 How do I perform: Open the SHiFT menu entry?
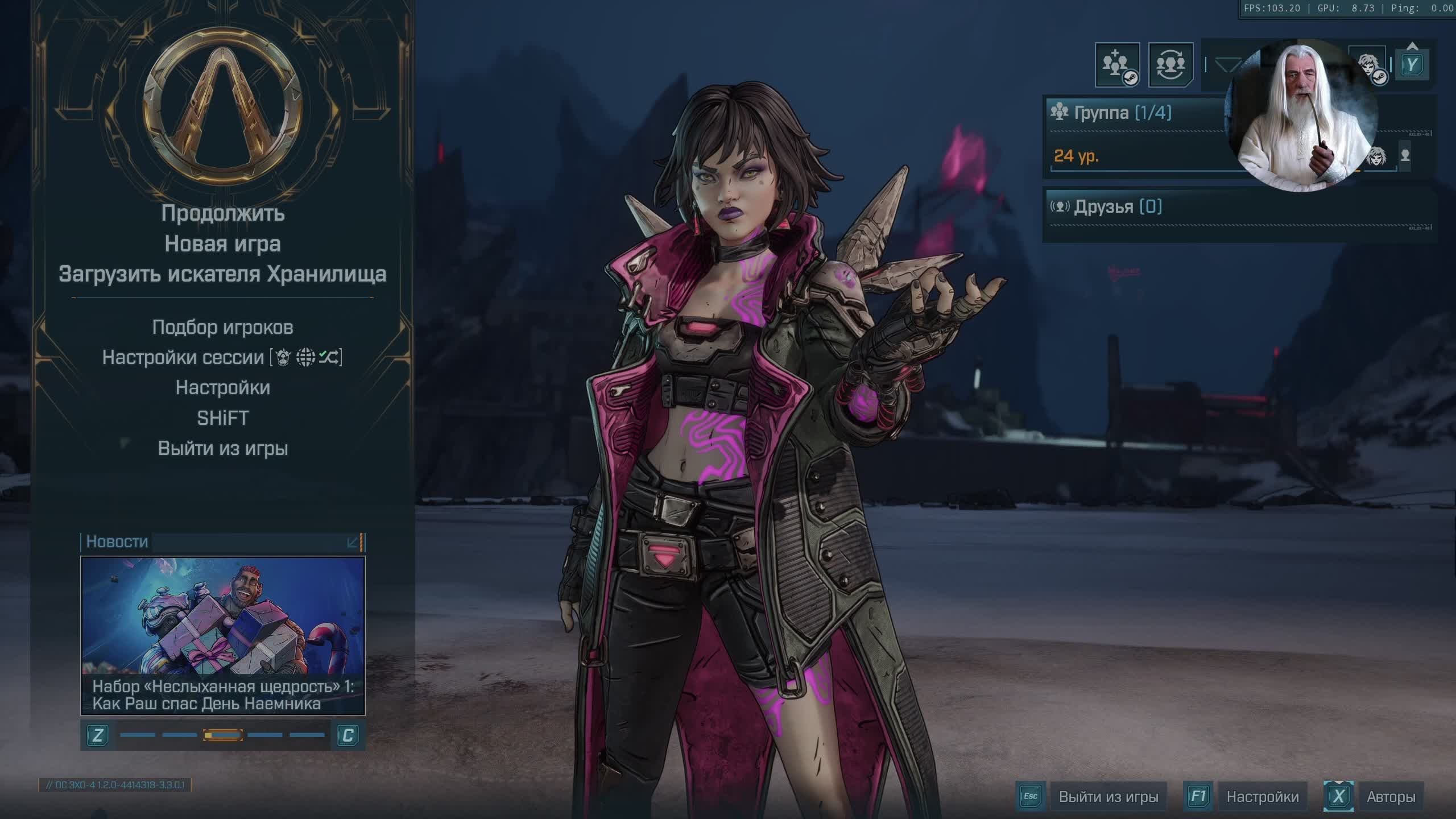[222, 418]
